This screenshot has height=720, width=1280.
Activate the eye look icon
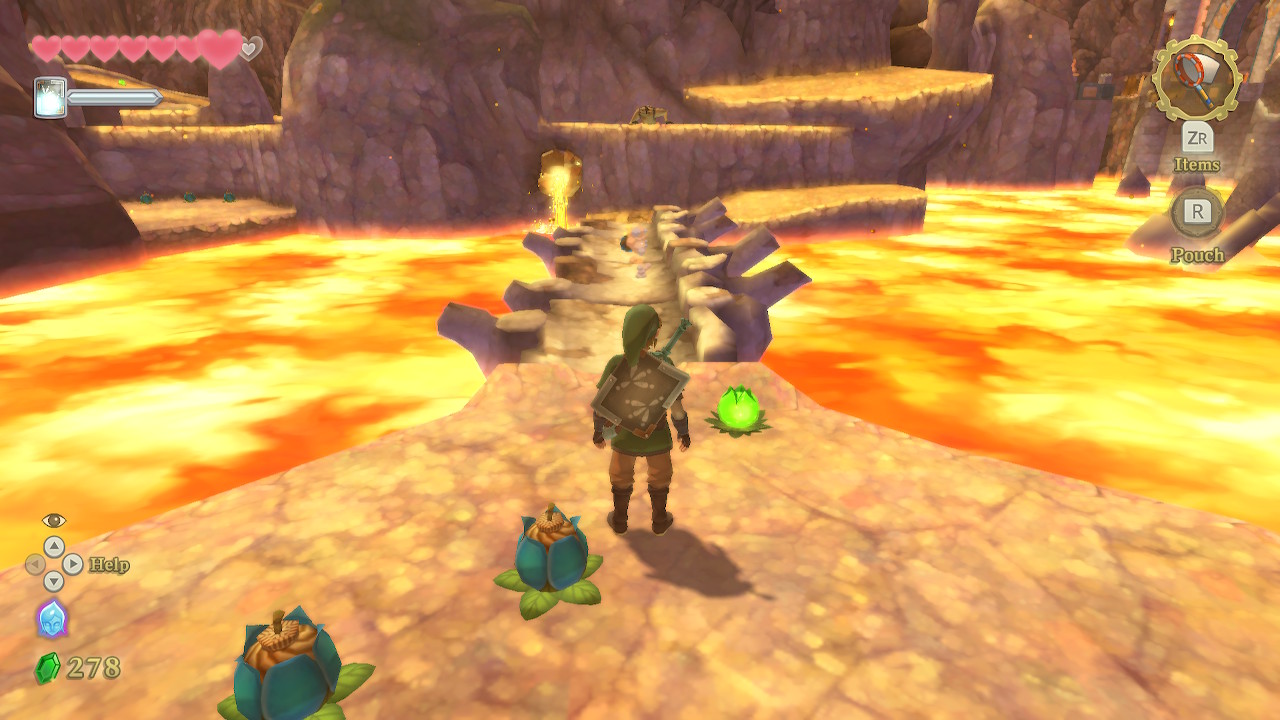[54, 520]
